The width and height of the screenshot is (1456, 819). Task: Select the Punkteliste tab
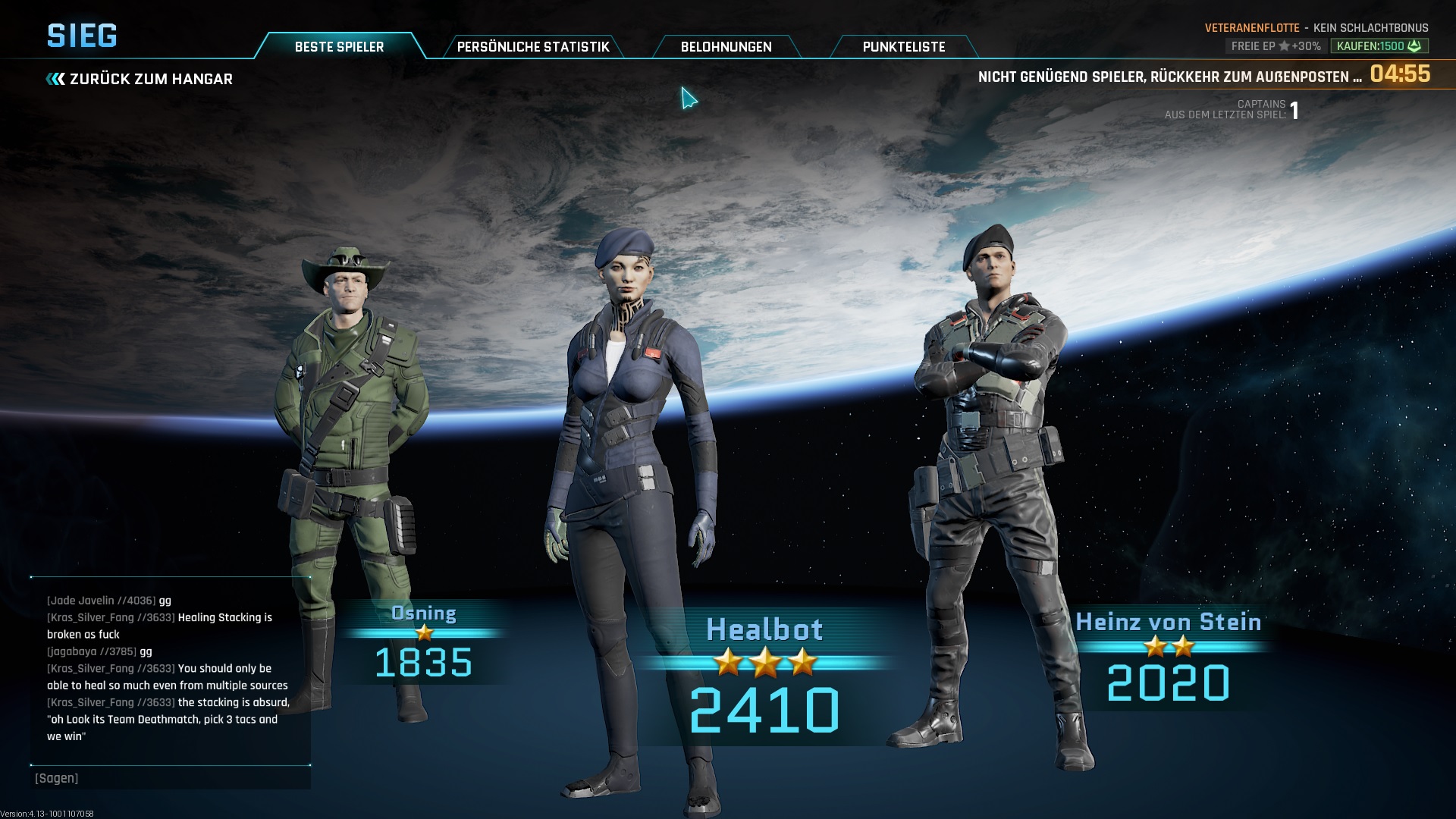click(x=903, y=46)
